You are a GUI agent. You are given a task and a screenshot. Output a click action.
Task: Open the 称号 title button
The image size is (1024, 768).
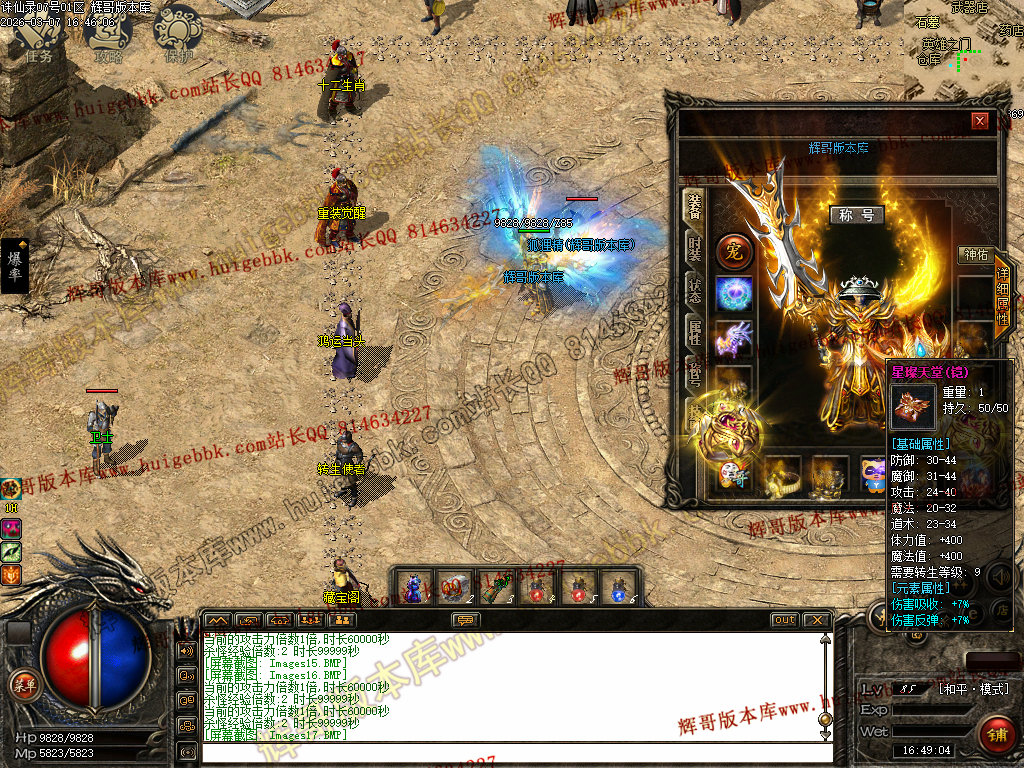click(x=856, y=215)
